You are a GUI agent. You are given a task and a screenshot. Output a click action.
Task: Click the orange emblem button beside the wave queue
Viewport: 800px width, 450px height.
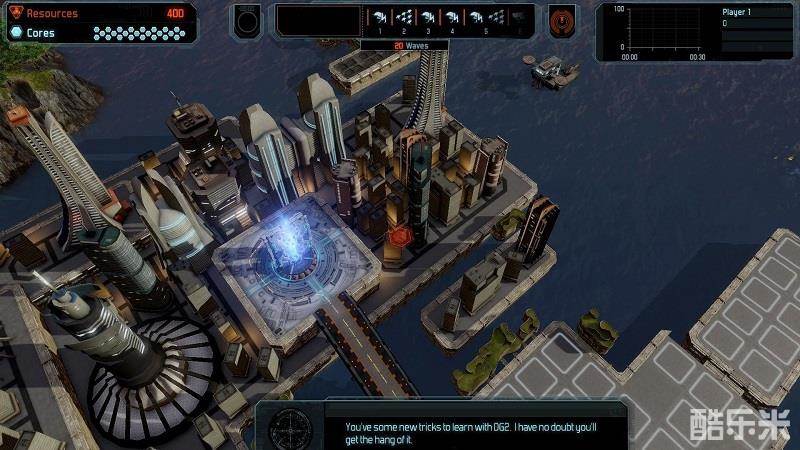point(561,19)
